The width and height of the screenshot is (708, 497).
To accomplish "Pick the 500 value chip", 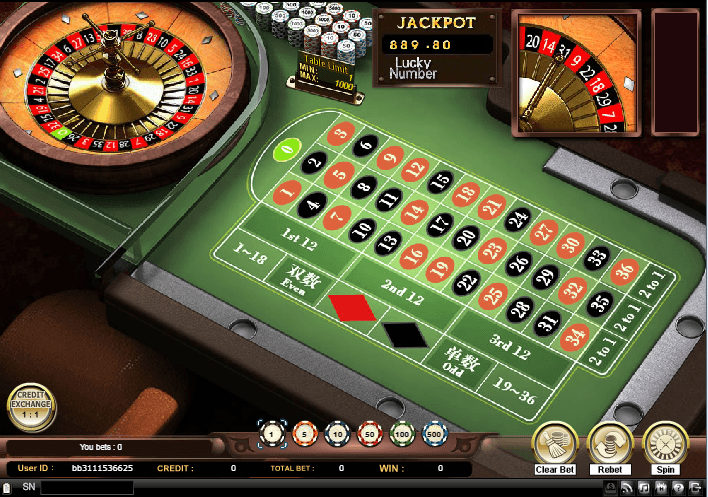I will (435, 435).
